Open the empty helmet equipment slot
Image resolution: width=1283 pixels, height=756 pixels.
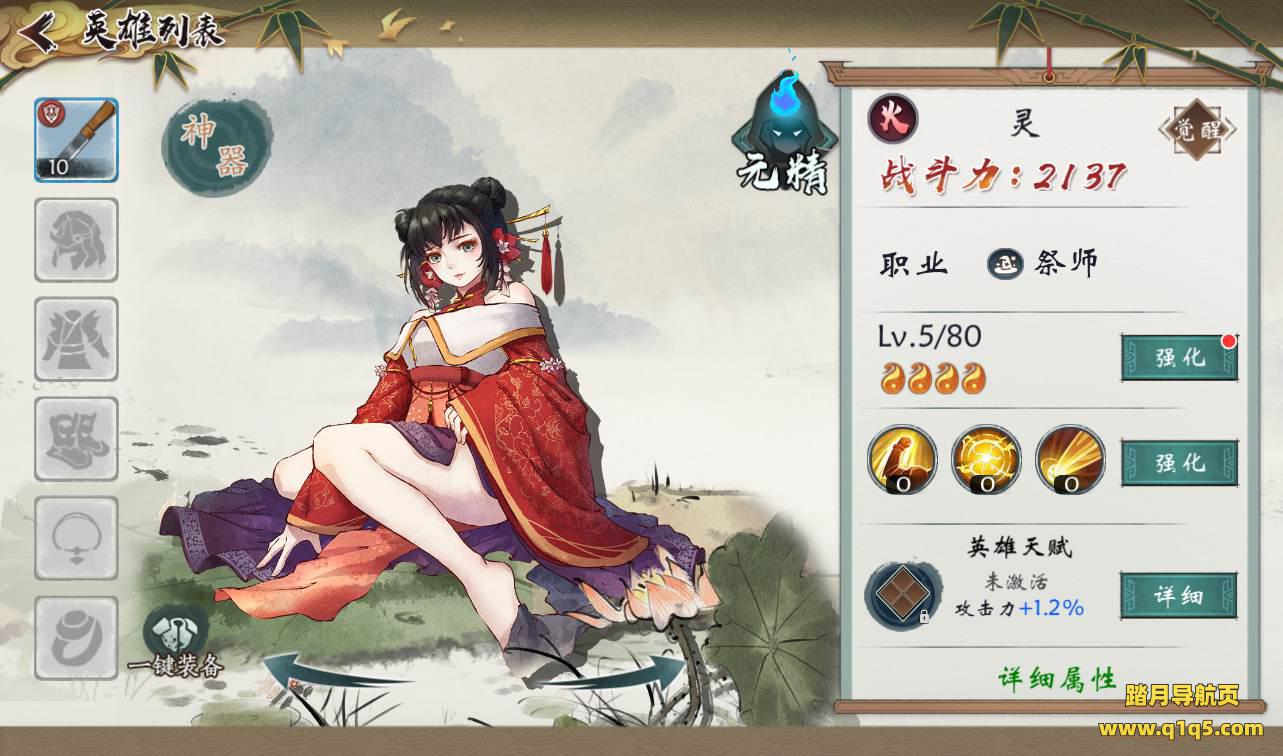(x=76, y=240)
